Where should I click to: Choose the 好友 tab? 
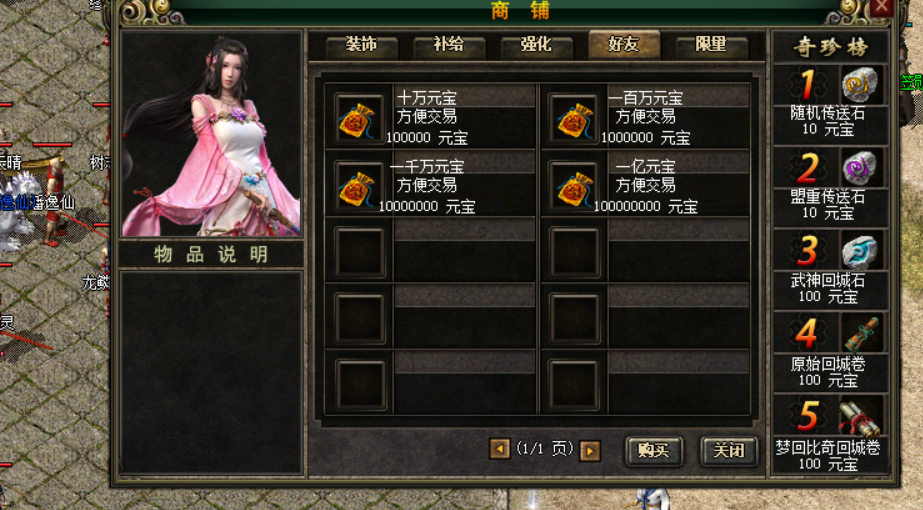point(623,46)
